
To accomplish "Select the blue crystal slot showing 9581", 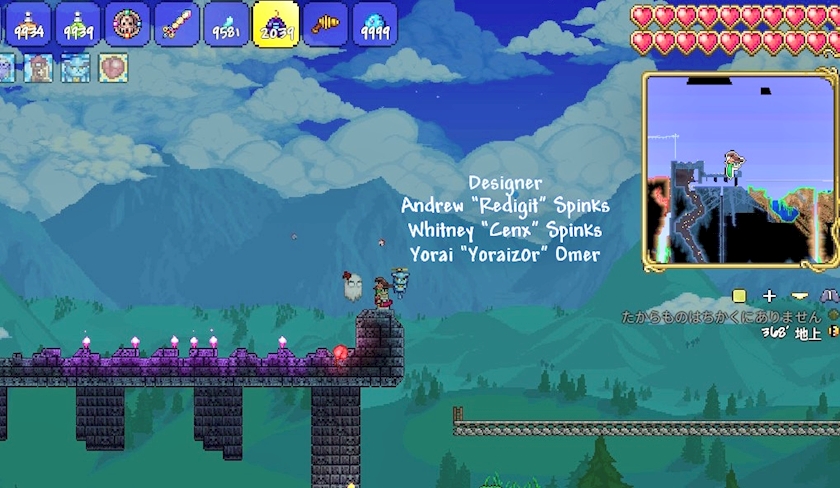I will [226, 23].
